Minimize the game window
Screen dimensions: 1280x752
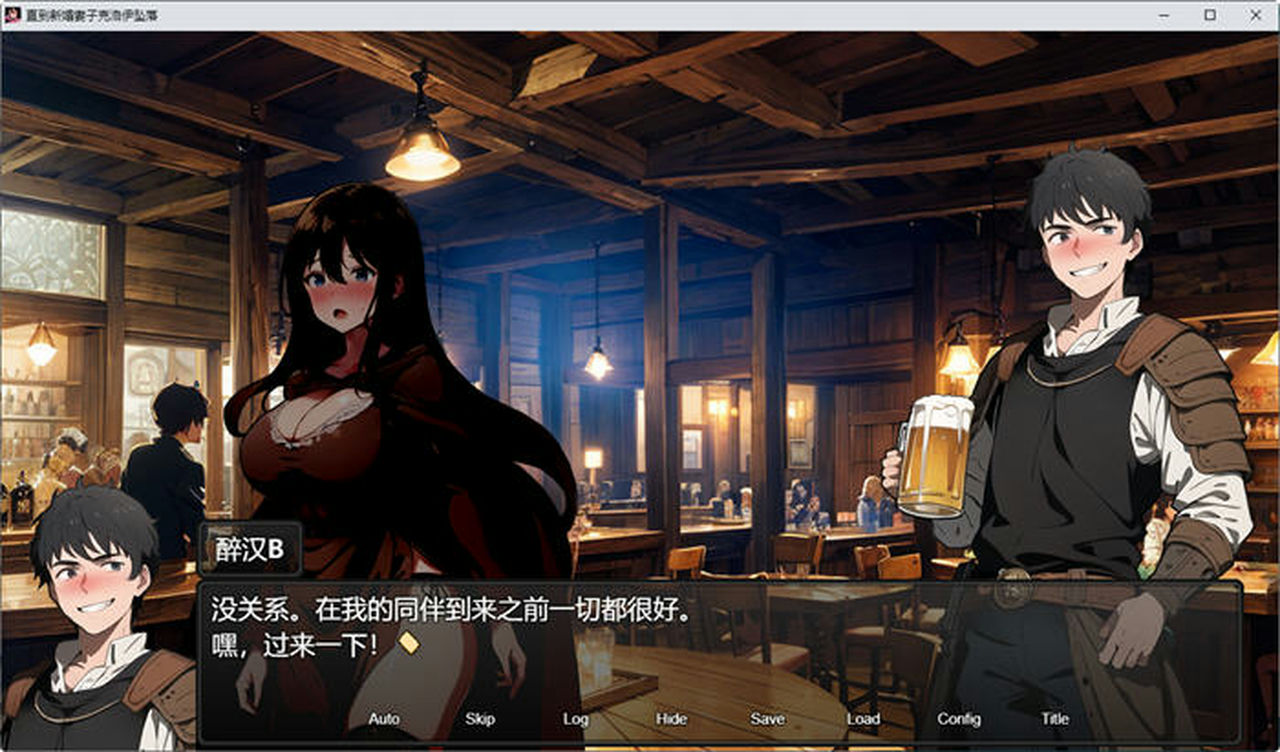point(1162,15)
